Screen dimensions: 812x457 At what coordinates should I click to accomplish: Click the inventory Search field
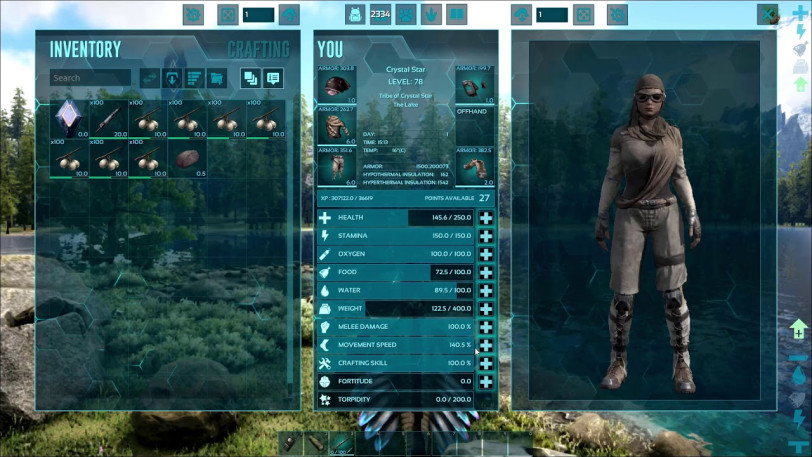tap(90, 78)
